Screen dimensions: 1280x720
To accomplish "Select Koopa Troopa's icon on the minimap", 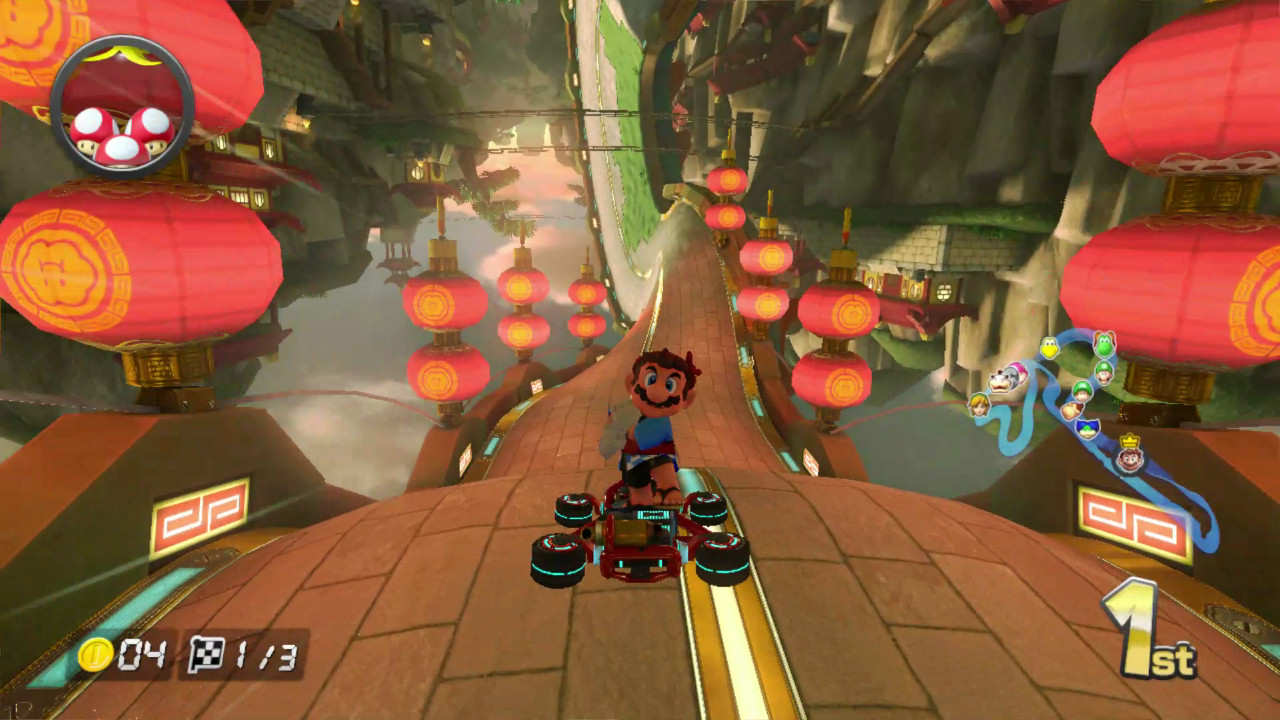I will click(1049, 347).
